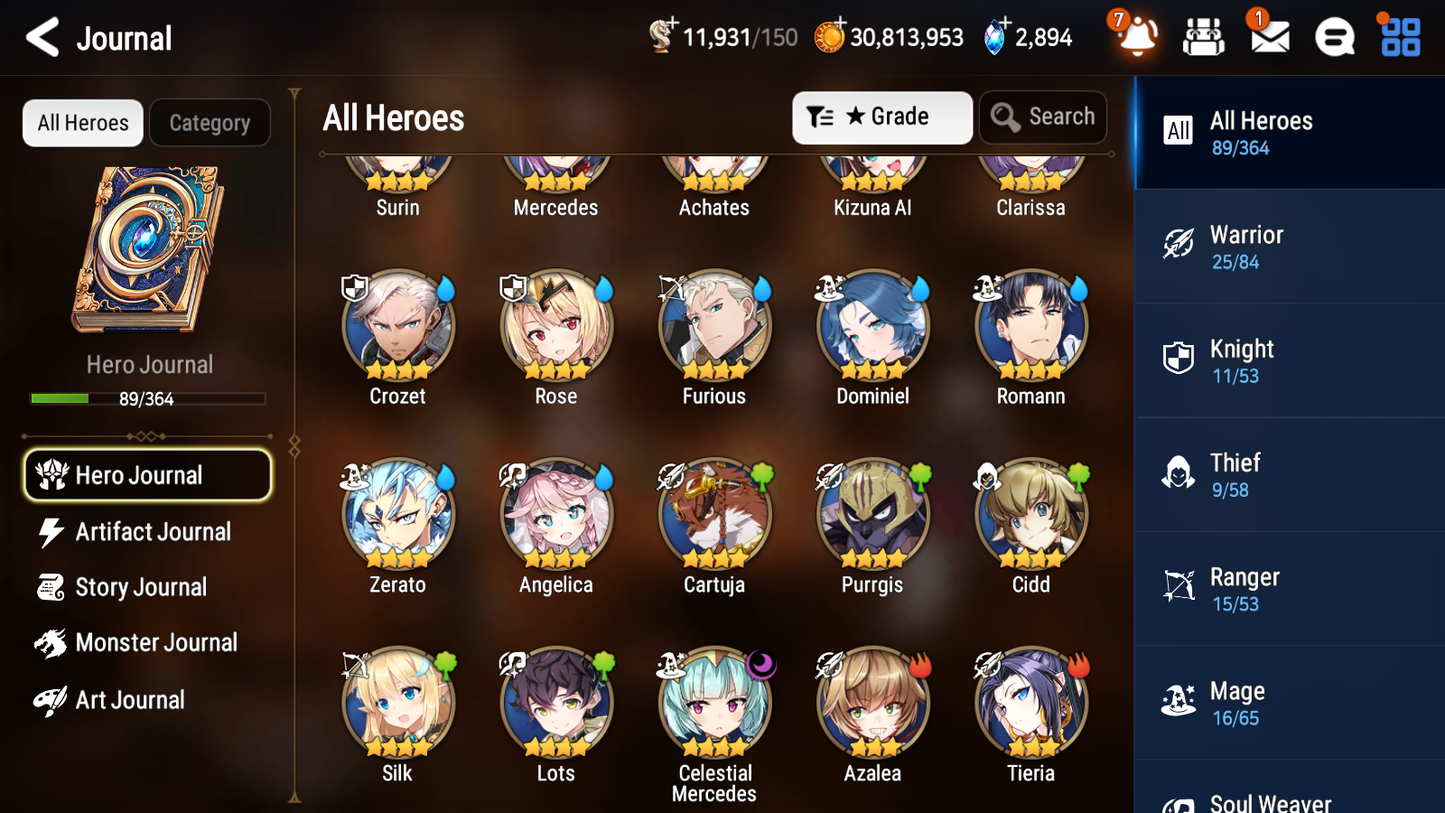Screen dimensions: 1445x813
Task: Enable the Ranger class filter
Action: tap(1289, 588)
